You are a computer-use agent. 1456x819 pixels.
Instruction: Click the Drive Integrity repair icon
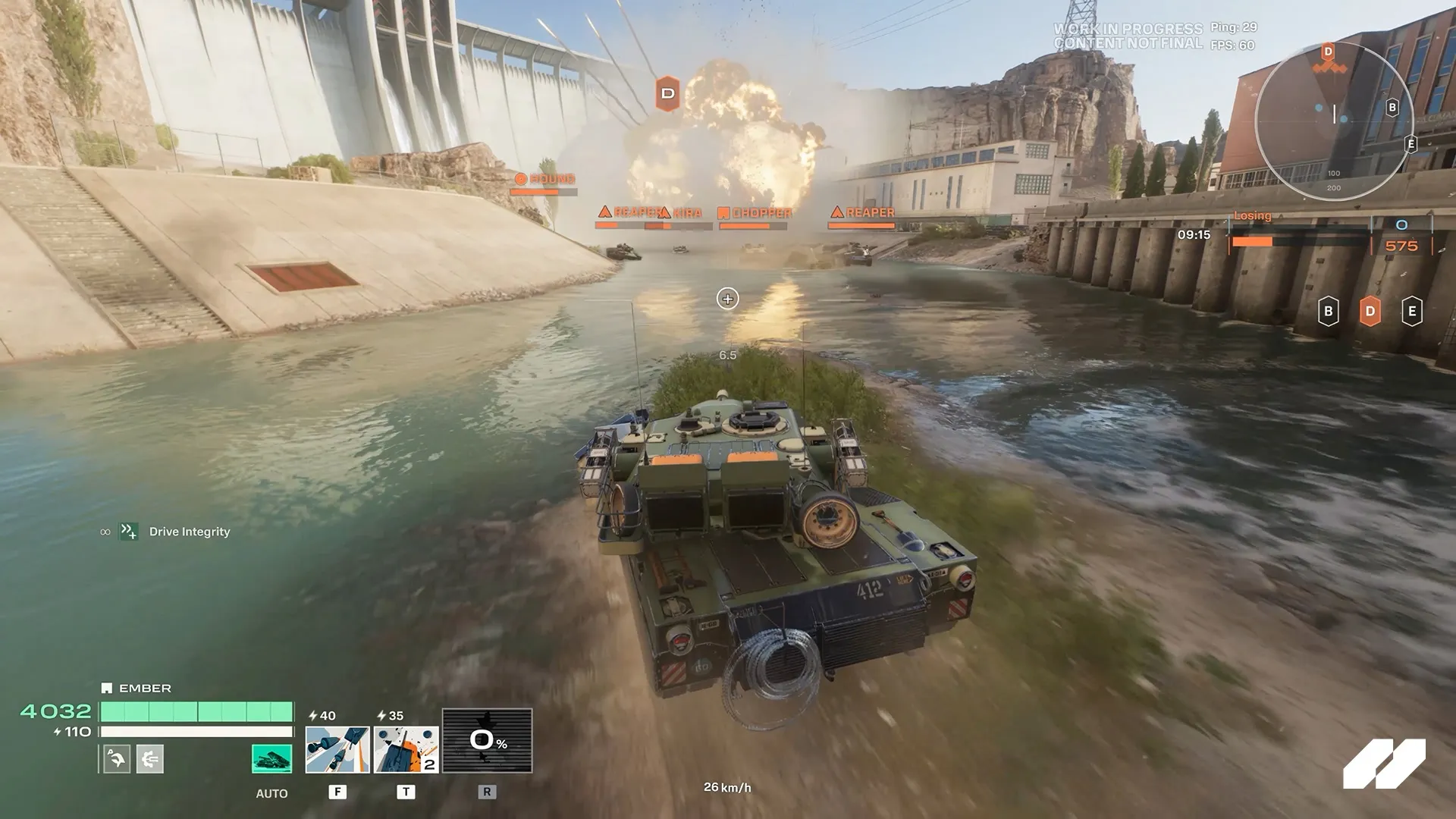tap(127, 531)
